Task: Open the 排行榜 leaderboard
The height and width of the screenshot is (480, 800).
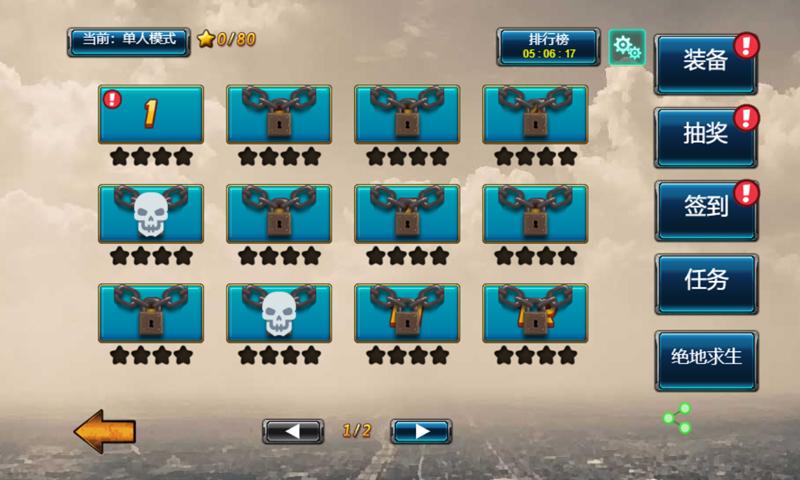Action: click(x=549, y=46)
